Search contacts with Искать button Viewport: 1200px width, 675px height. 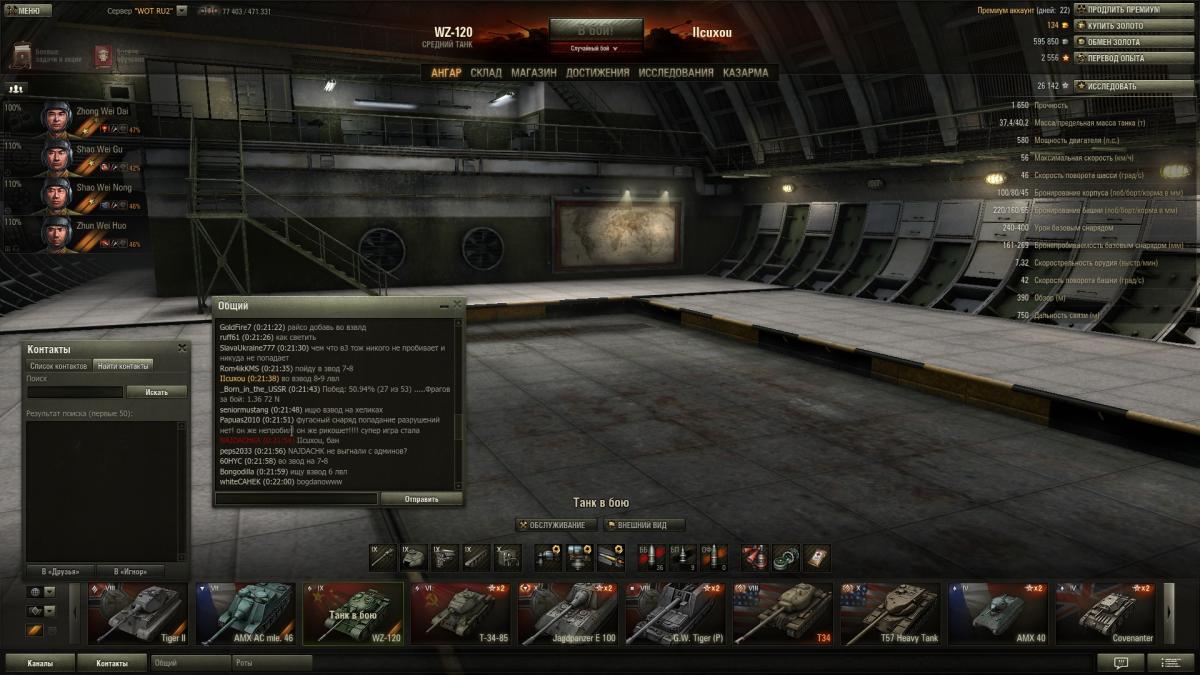(x=157, y=392)
